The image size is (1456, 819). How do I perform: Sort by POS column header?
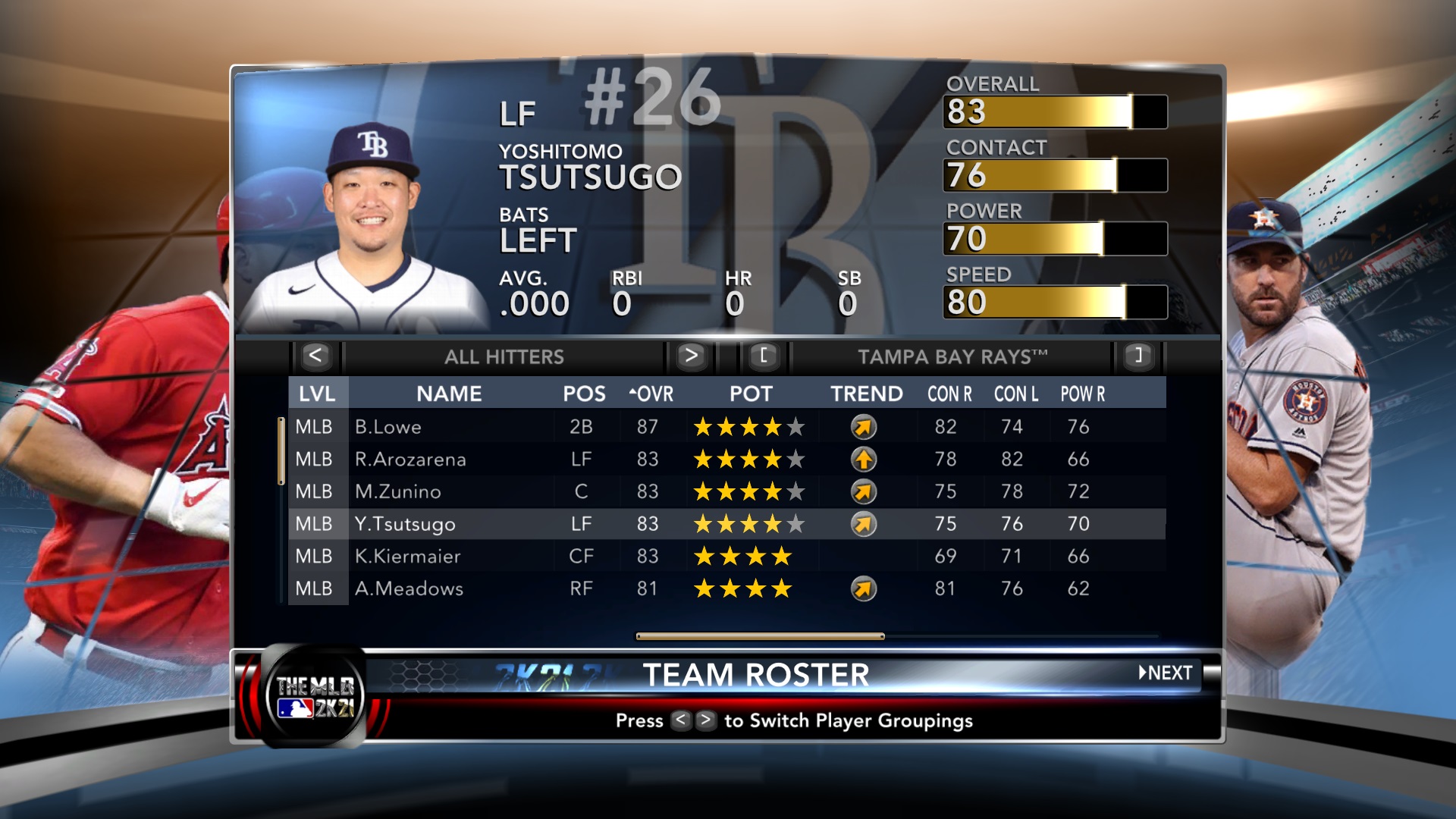[x=584, y=394]
